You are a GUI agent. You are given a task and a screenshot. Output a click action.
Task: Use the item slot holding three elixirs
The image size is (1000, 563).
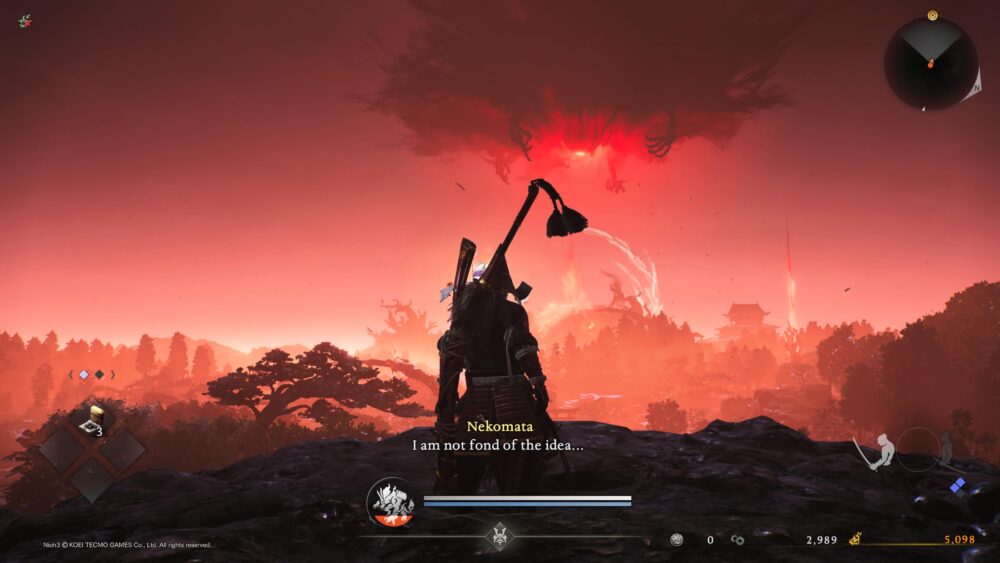click(x=92, y=422)
